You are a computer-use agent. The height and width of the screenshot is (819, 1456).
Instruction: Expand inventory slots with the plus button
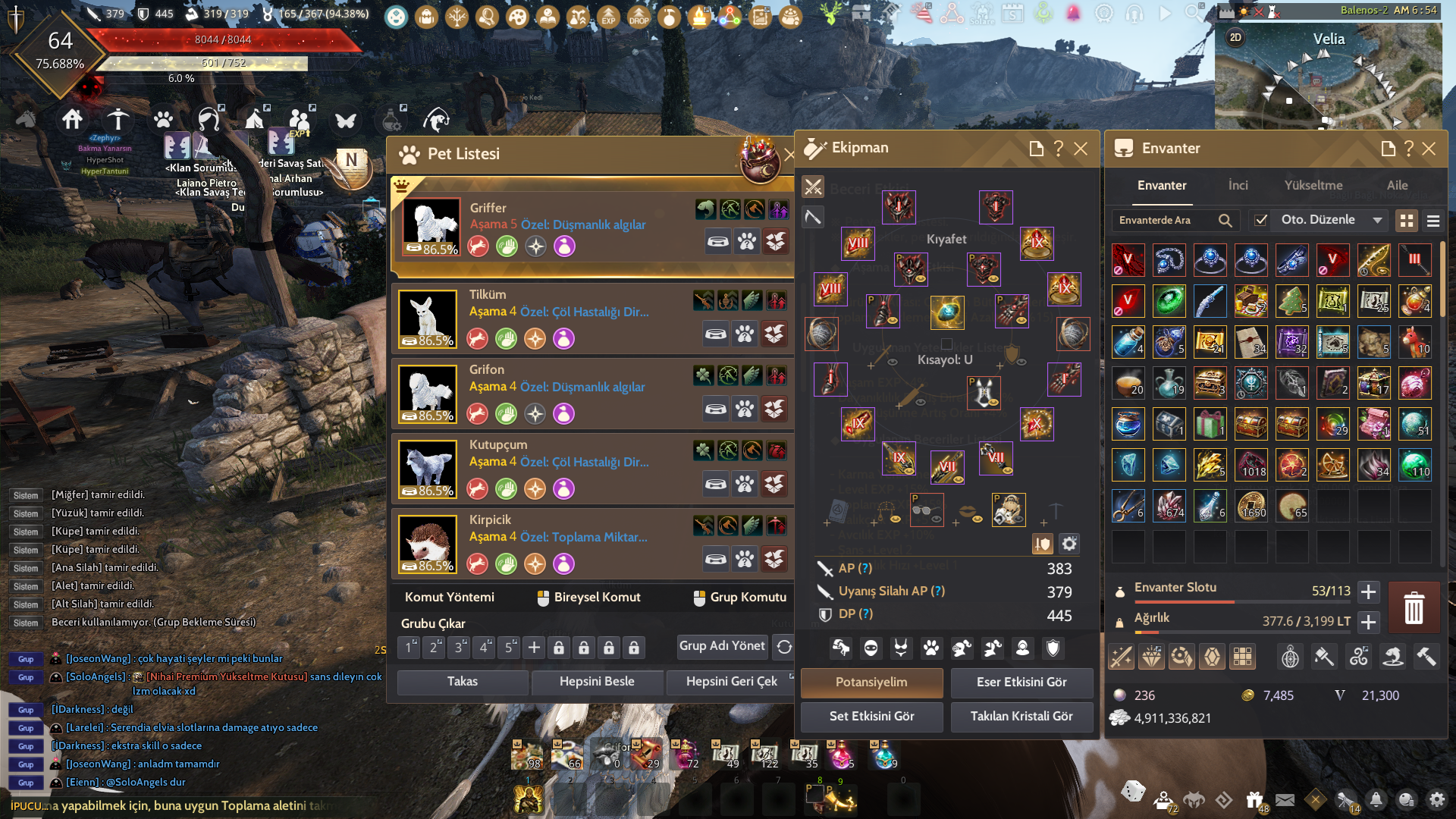(1369, 592)
